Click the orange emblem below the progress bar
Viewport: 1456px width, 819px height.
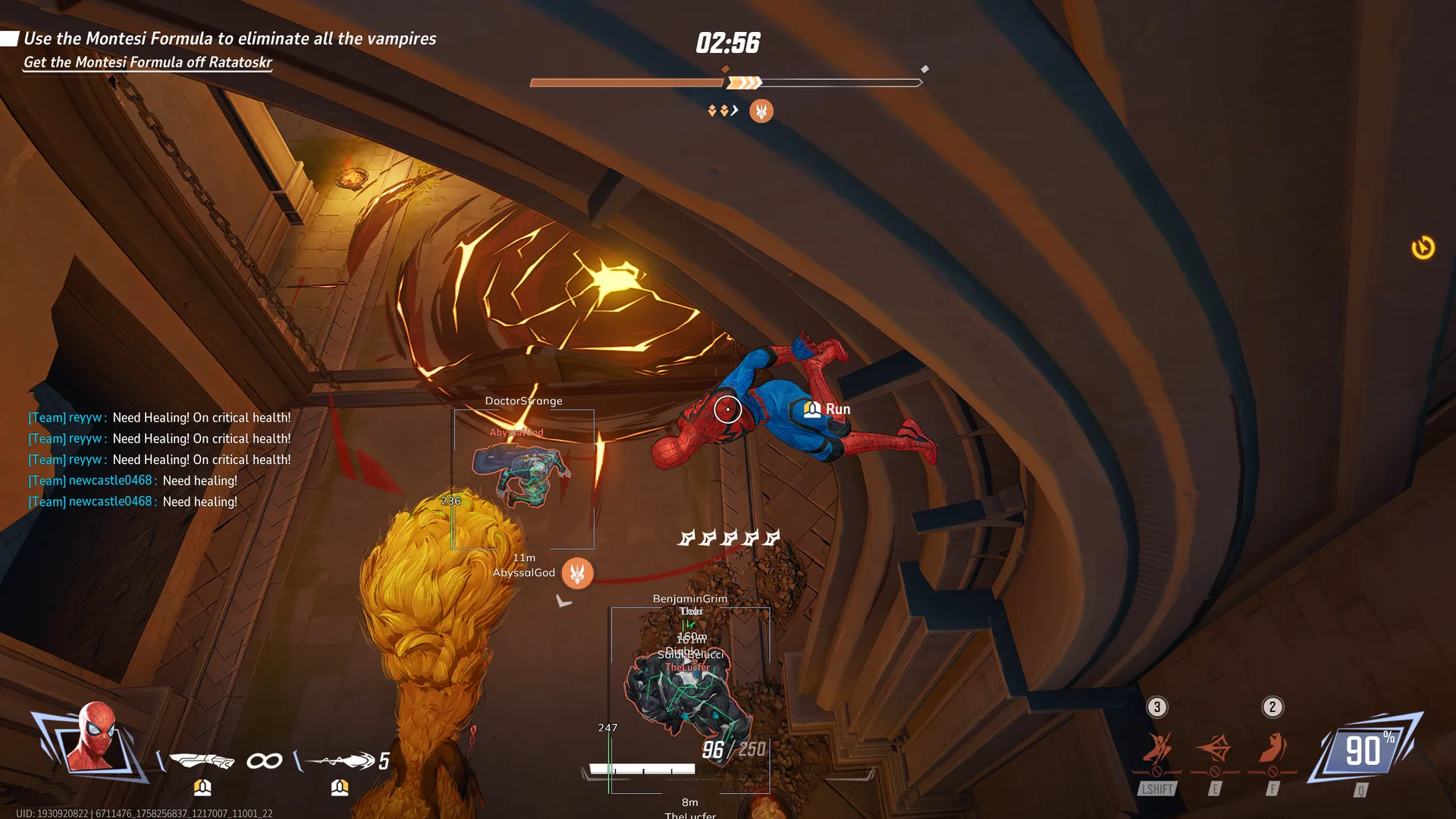[761, 111]
